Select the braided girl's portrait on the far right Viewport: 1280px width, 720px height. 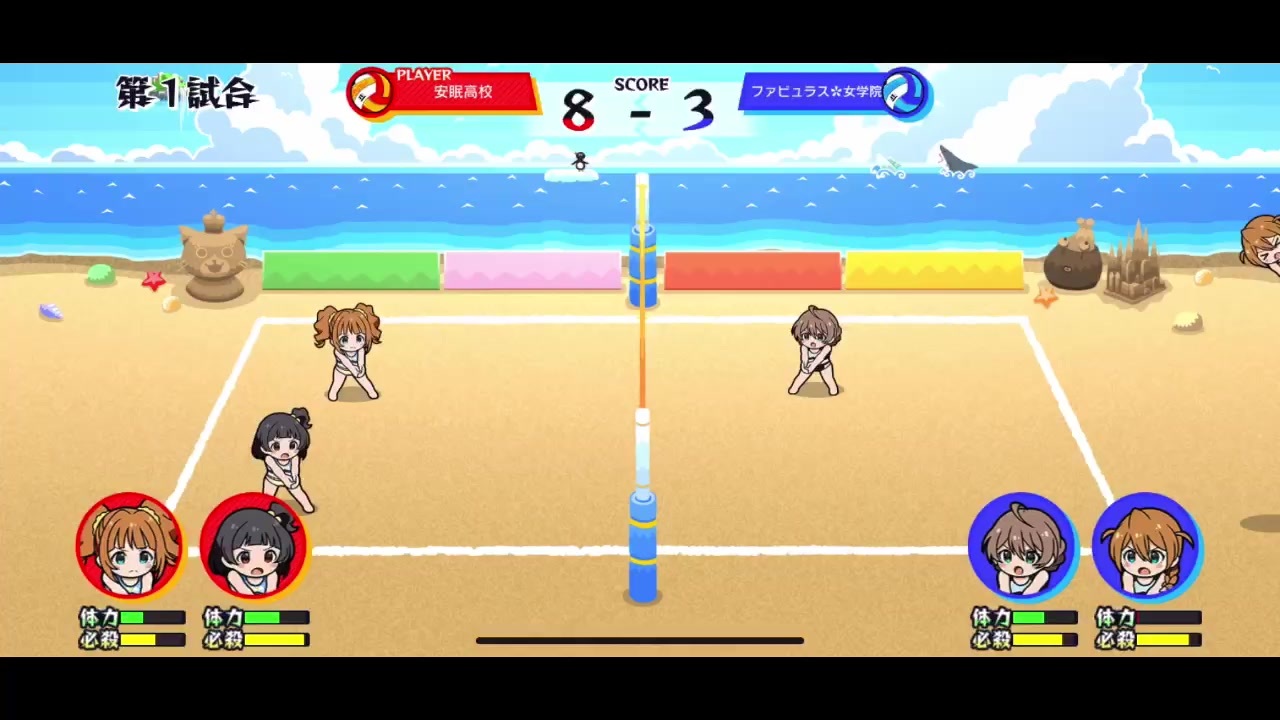click(x=1147, y=545)
